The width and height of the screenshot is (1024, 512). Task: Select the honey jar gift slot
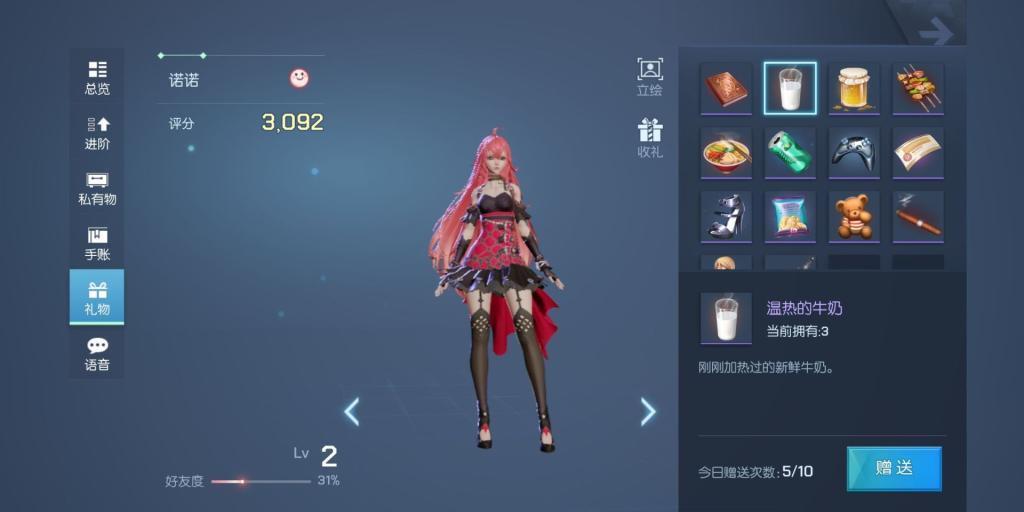854,89
